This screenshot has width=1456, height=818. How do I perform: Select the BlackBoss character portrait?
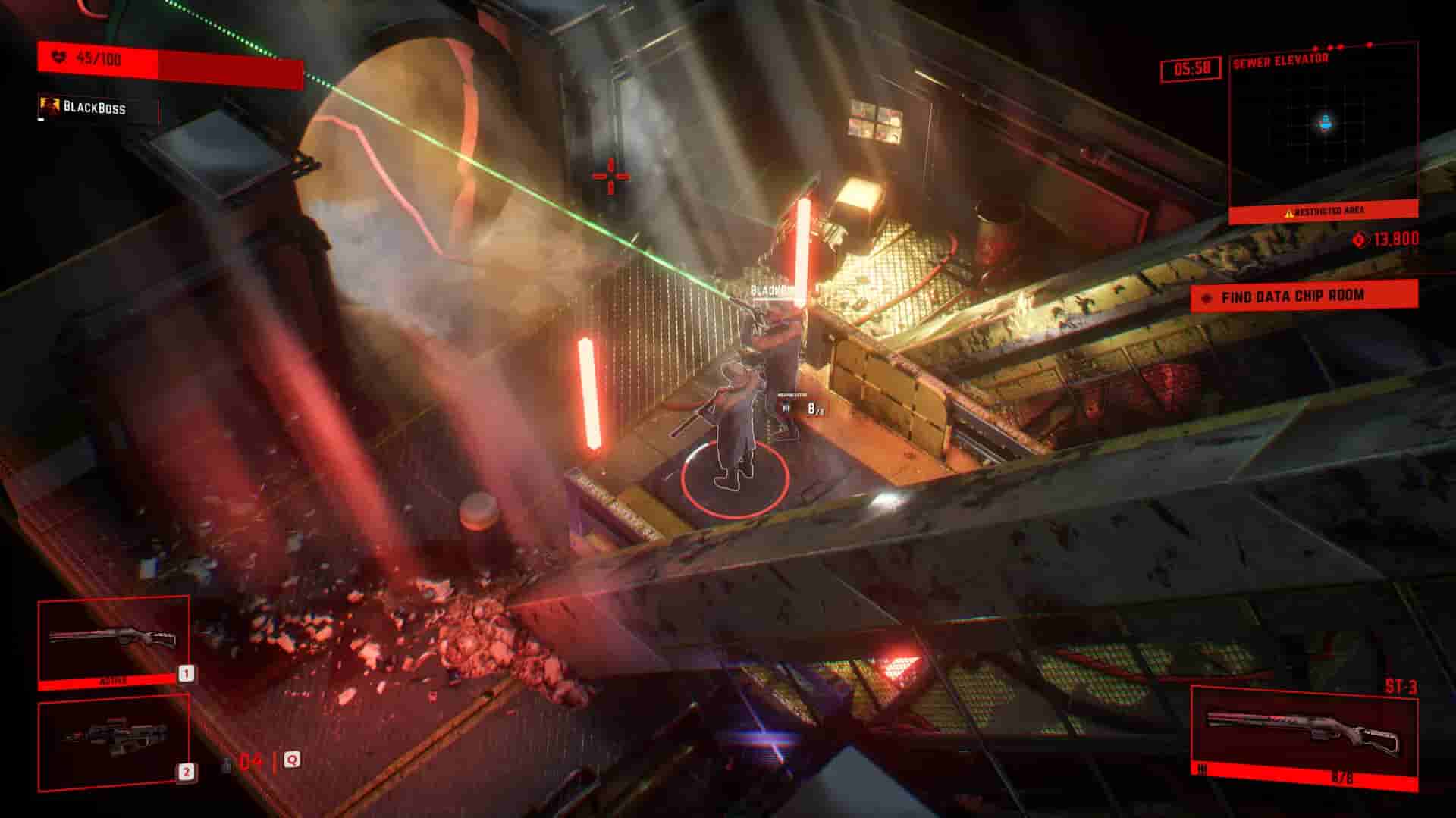(x=50, y=105)
